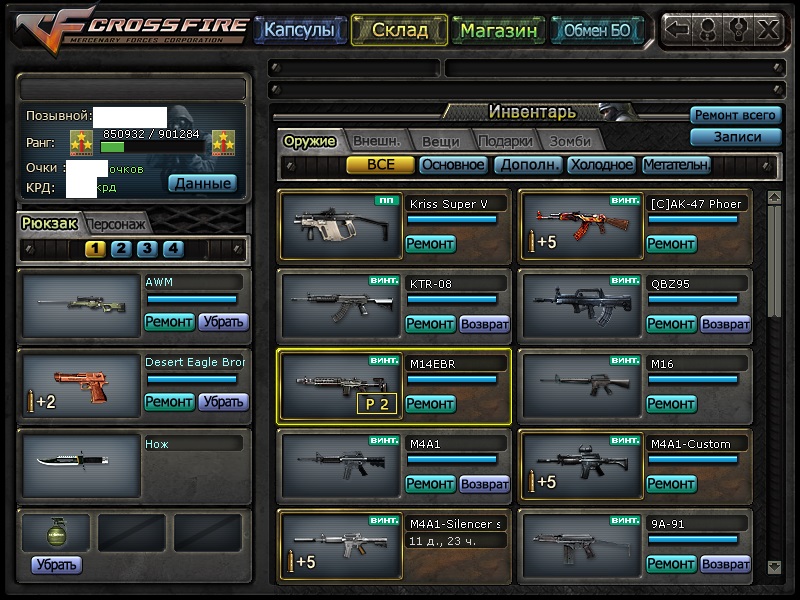Open the Подарки tab

pos(505,141)
